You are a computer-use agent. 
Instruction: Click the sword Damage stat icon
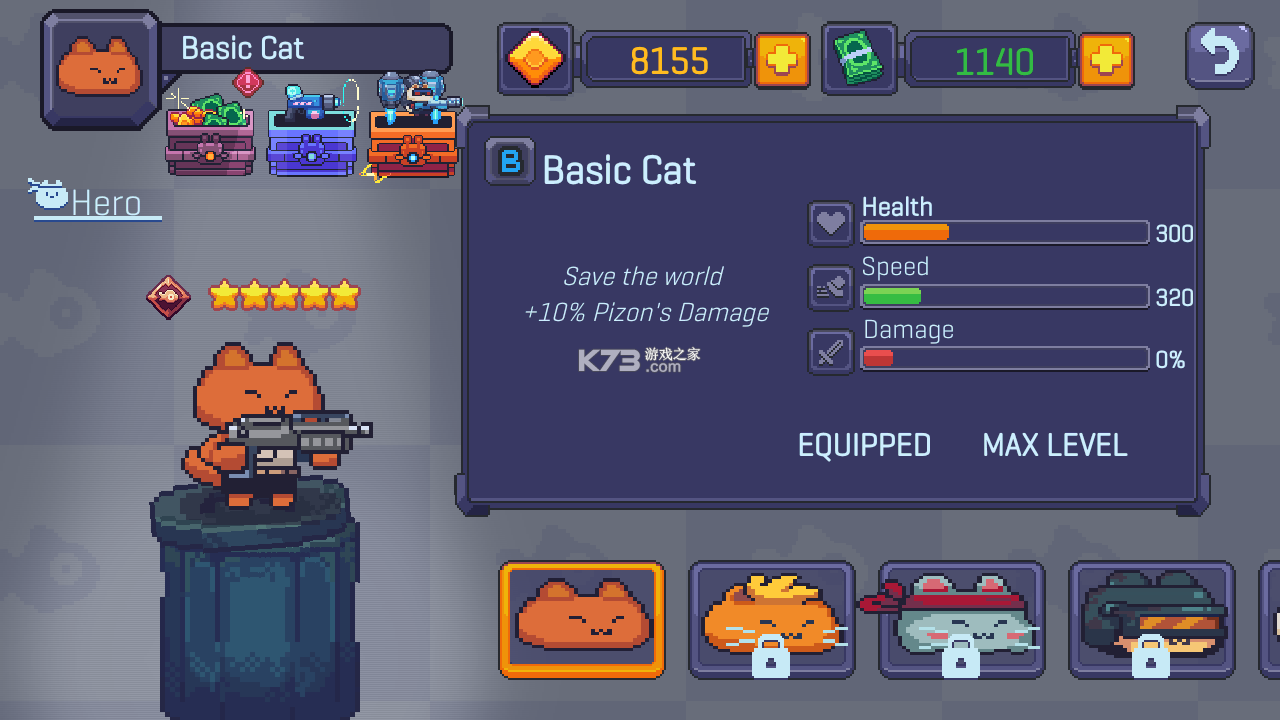coord(830,351)
